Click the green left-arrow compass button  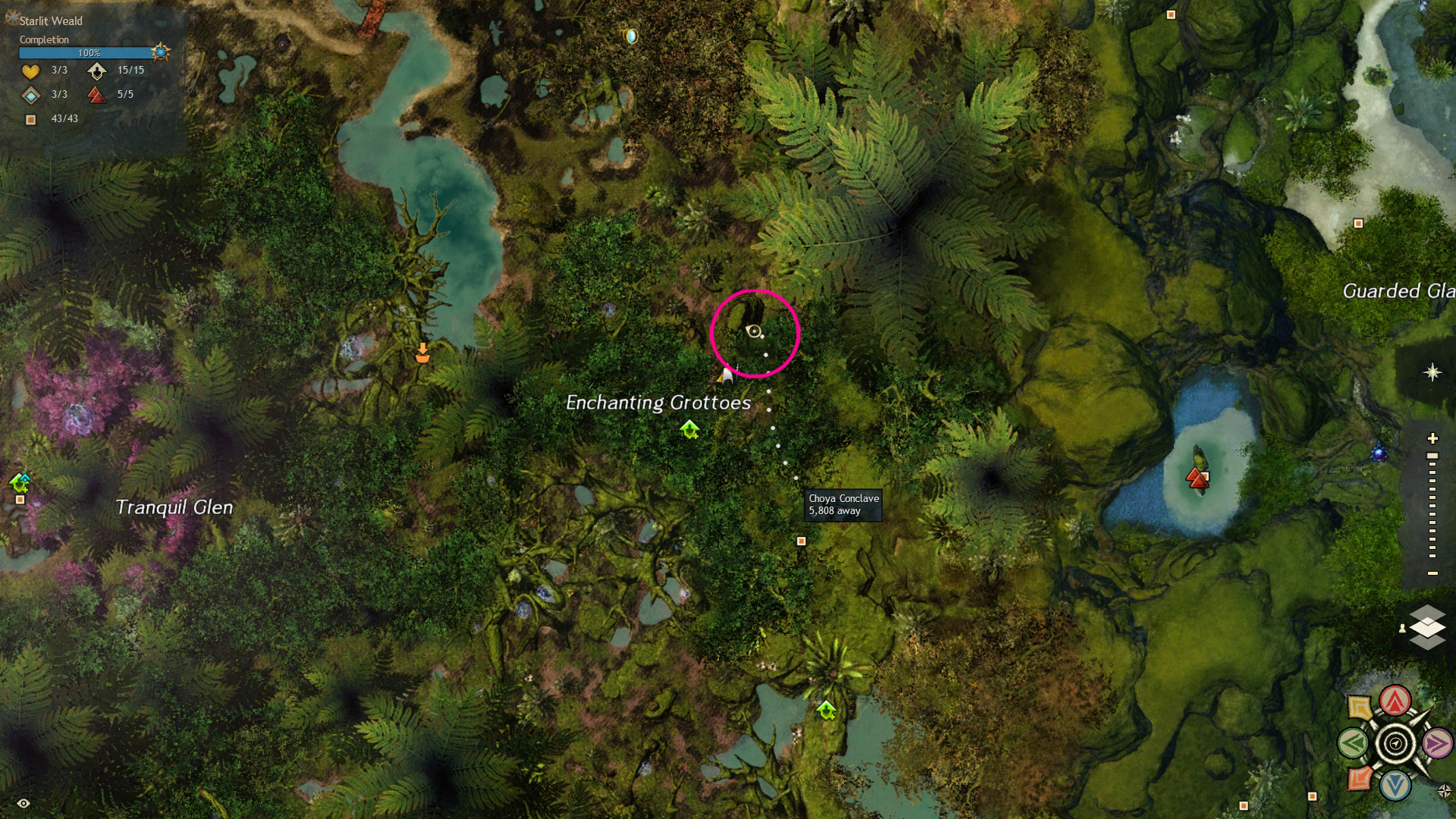pyautogui.click(x=1354, y=743)
